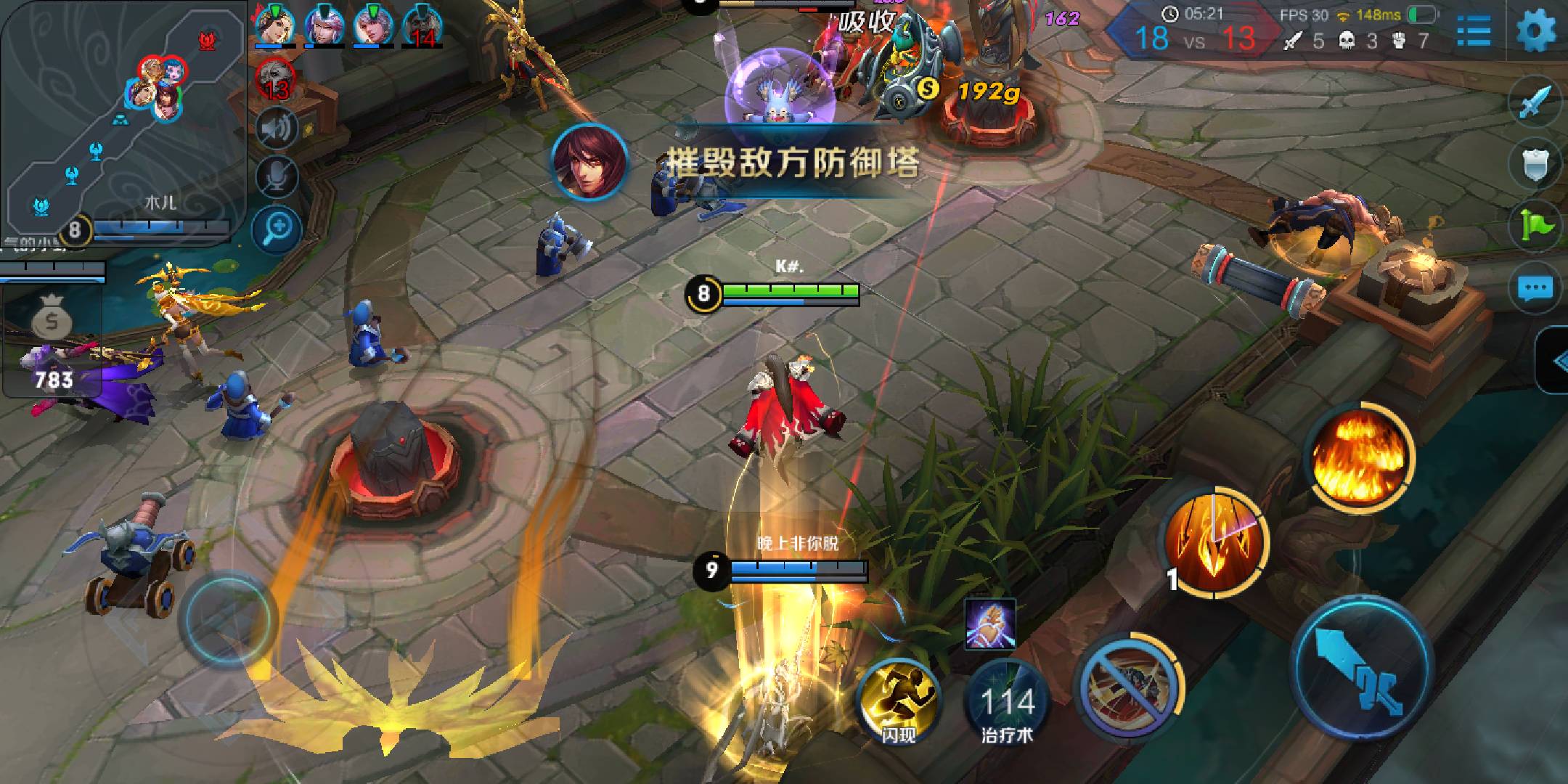
Task: Tap the glowing fist equipment icon
Action: tap(990, 623)
